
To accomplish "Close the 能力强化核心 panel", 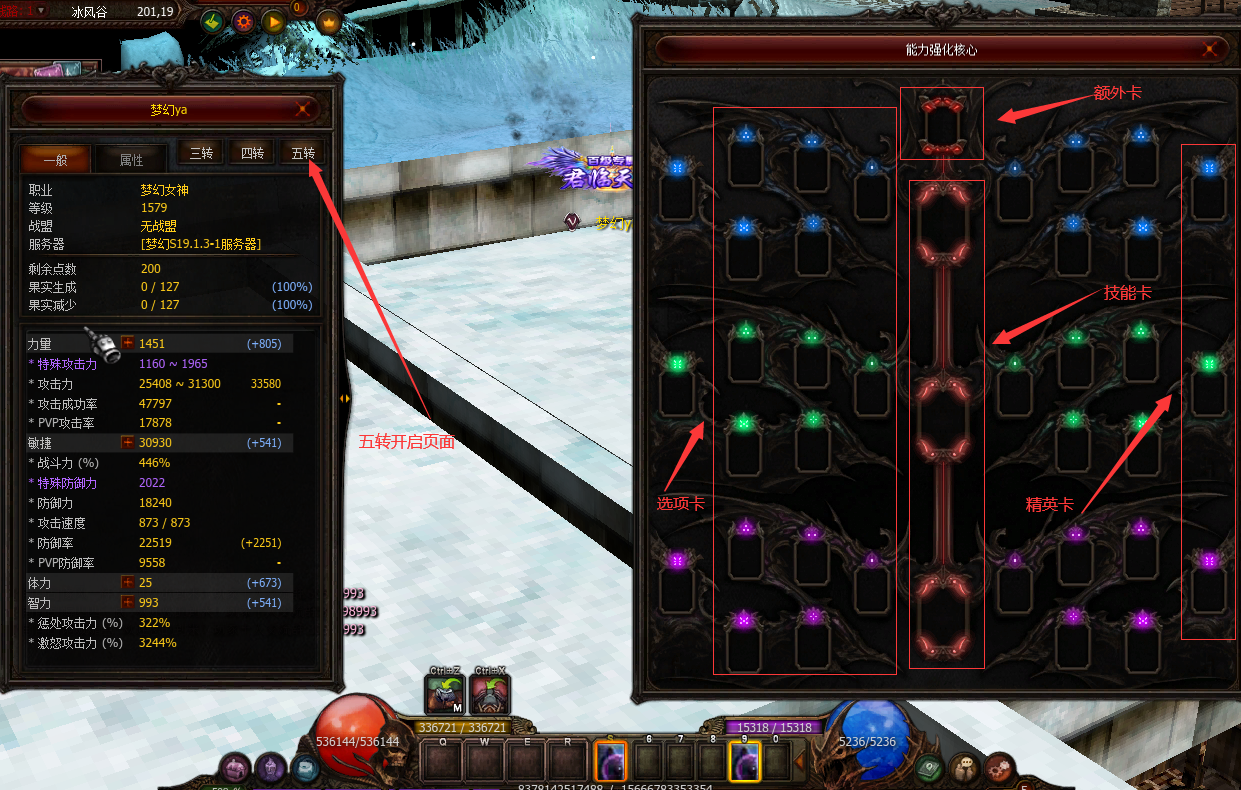I will click(1211, 49).
